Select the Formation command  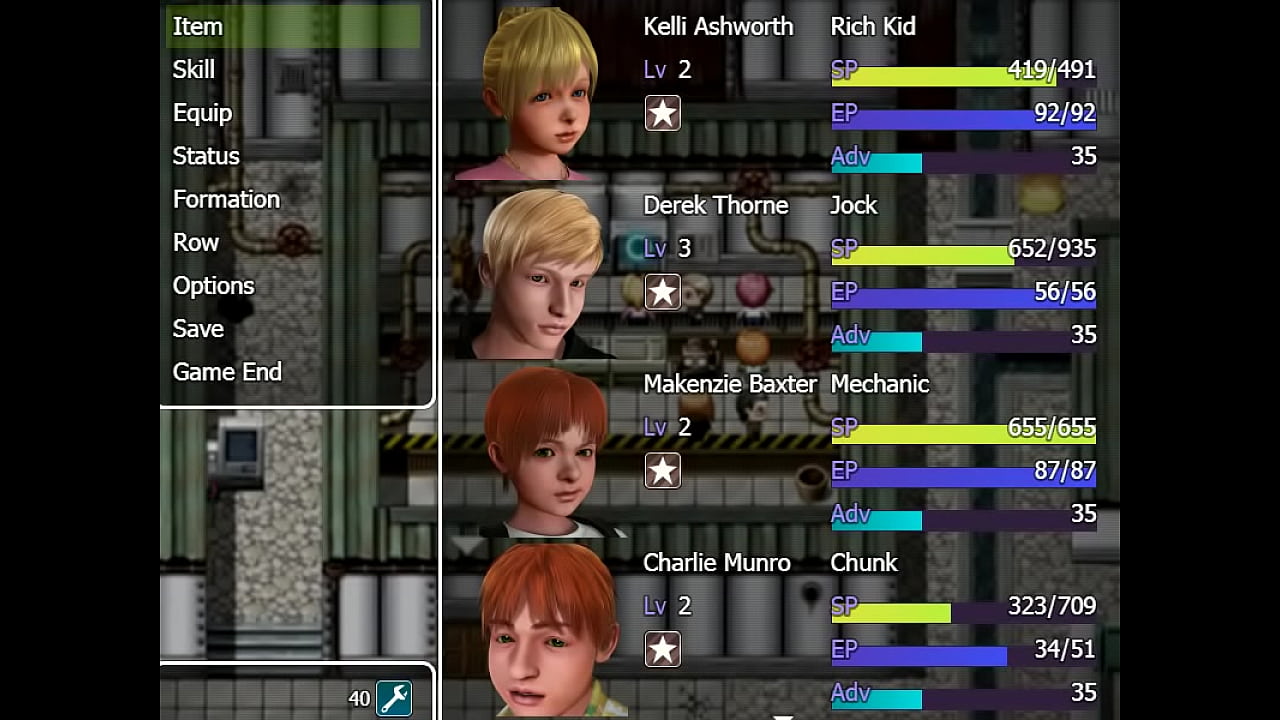click(226, 199)
